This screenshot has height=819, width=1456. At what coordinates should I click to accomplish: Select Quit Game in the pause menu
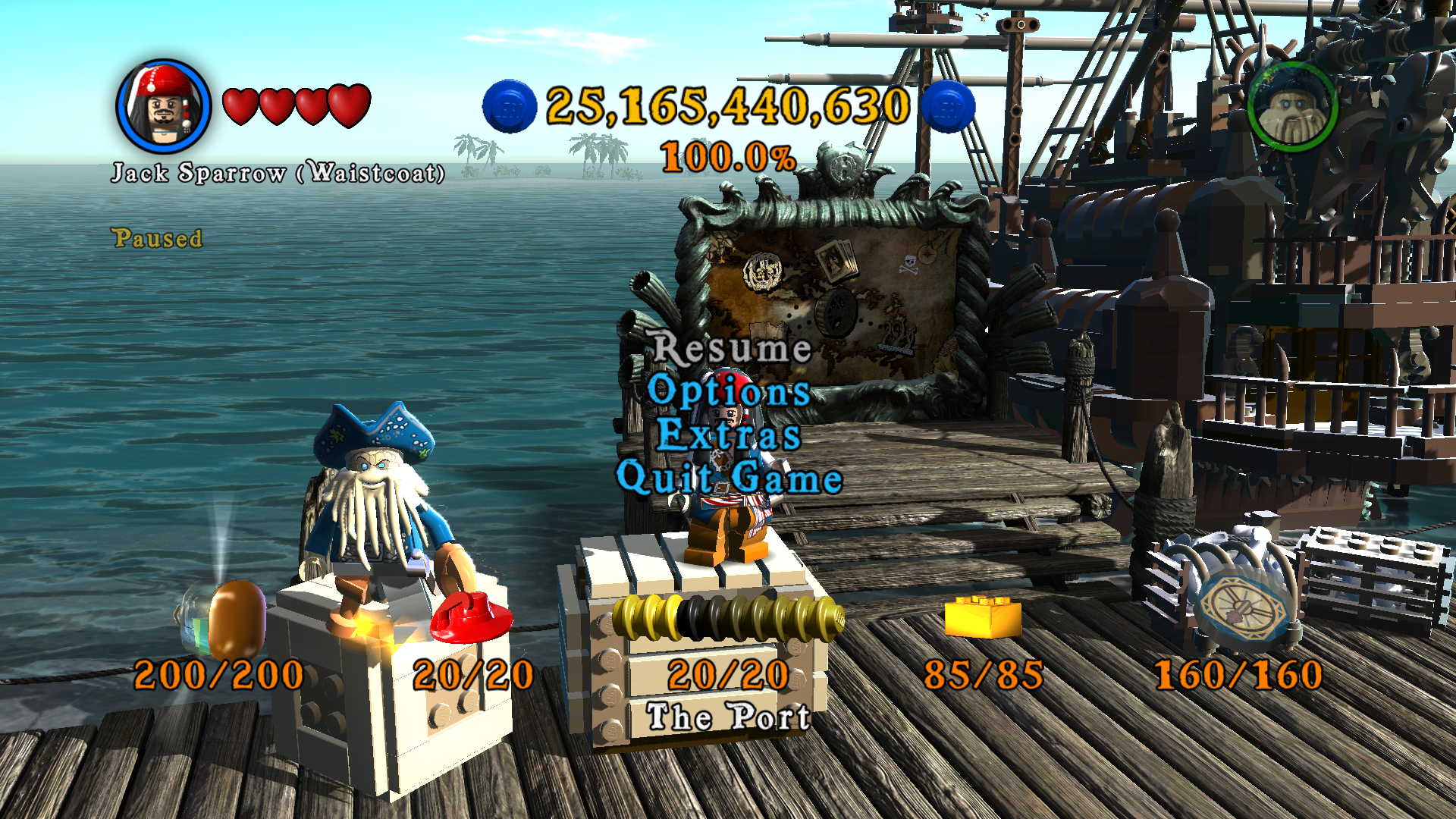click(729, 478)
